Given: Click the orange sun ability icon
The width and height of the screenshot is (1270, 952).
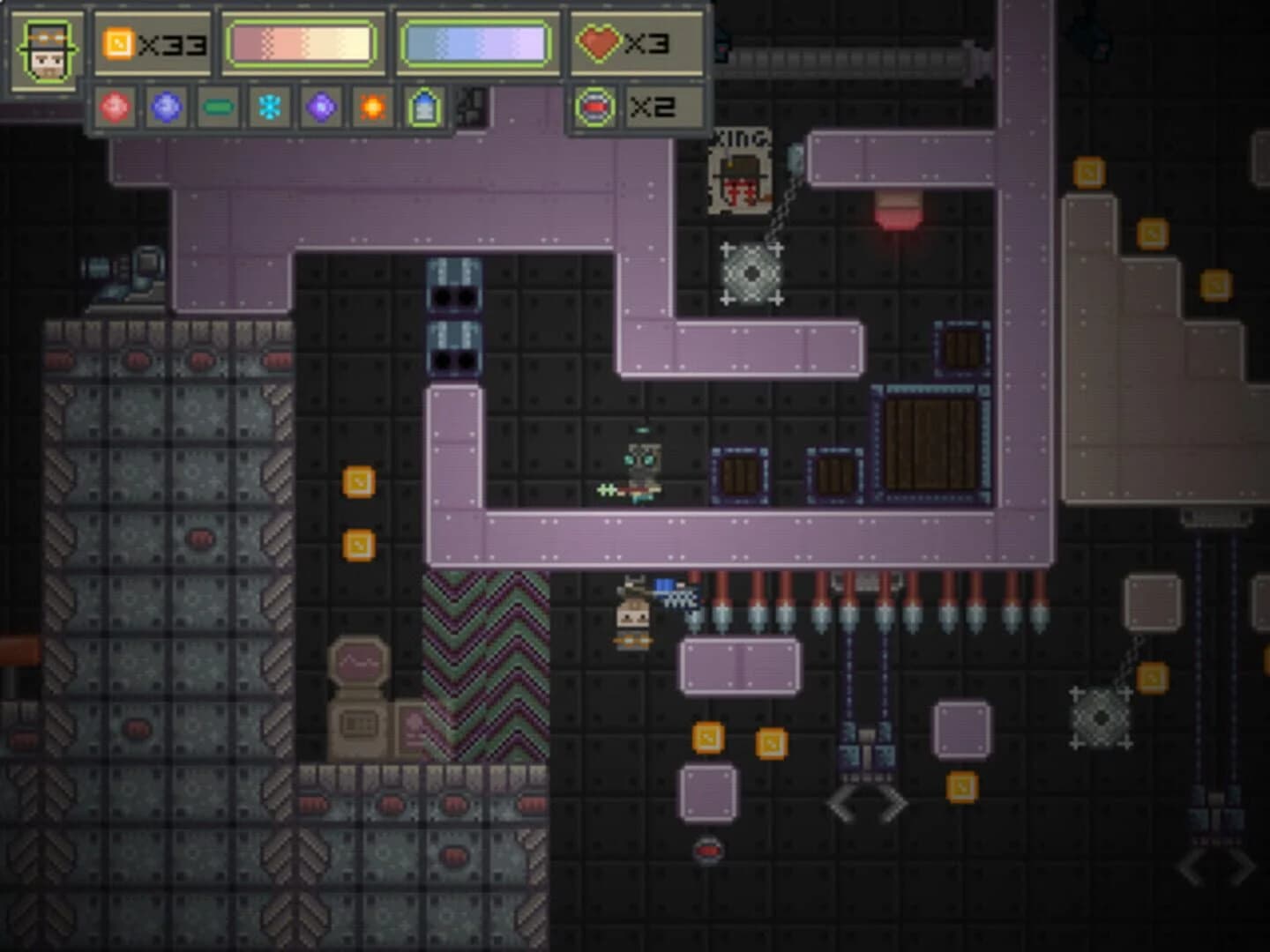Looking at the screenshot, I should 373,108.
